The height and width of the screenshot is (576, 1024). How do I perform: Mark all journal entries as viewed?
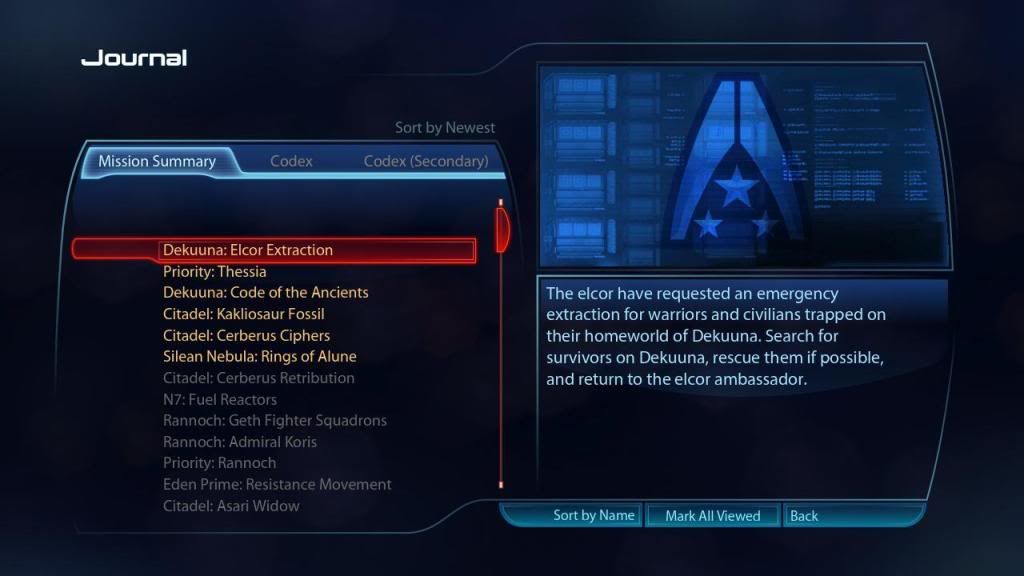713,516
